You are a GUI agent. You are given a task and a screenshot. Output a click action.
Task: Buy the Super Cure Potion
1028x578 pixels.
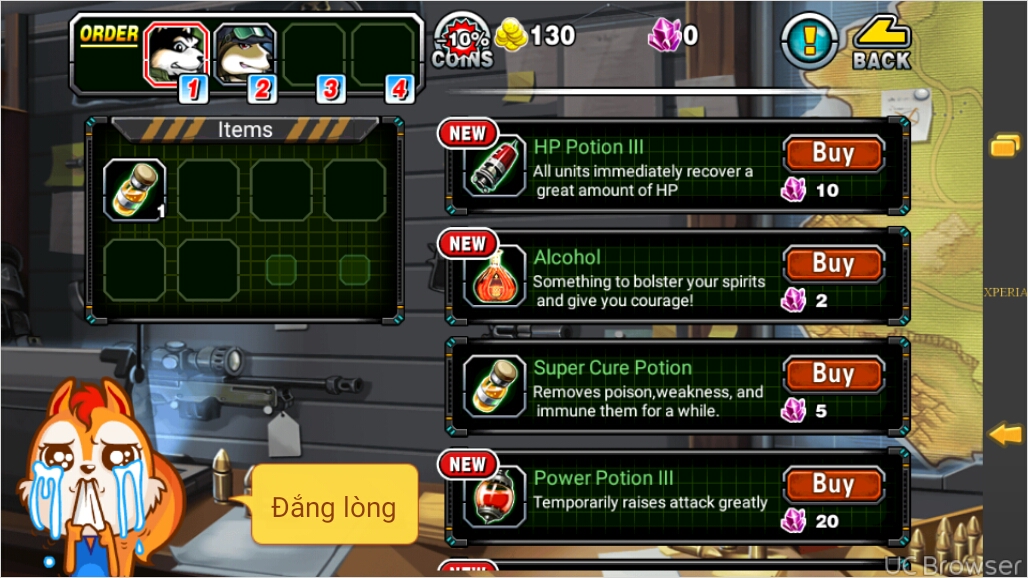(833, 374)
